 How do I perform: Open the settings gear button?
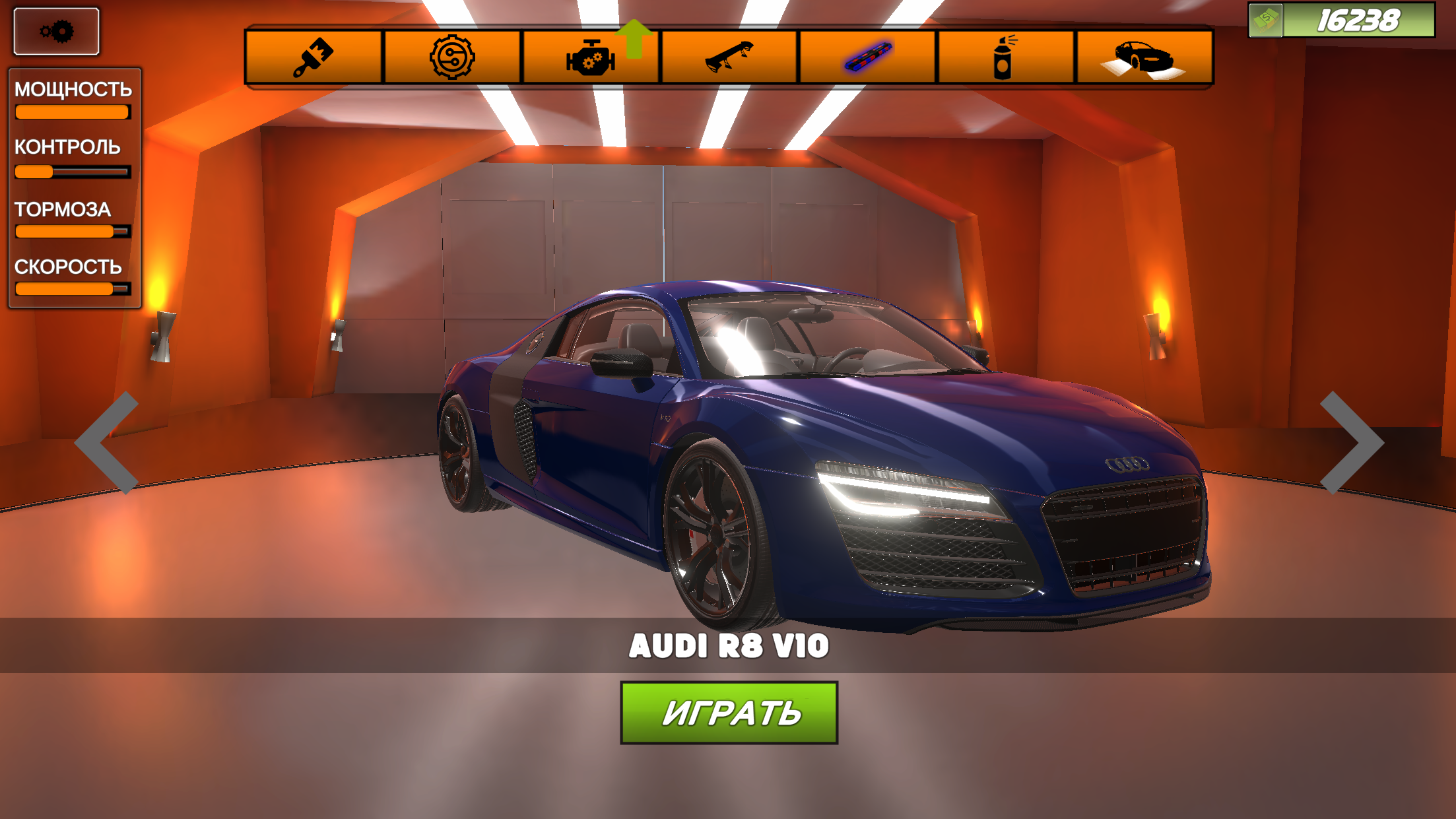click(x=56, y=31)
